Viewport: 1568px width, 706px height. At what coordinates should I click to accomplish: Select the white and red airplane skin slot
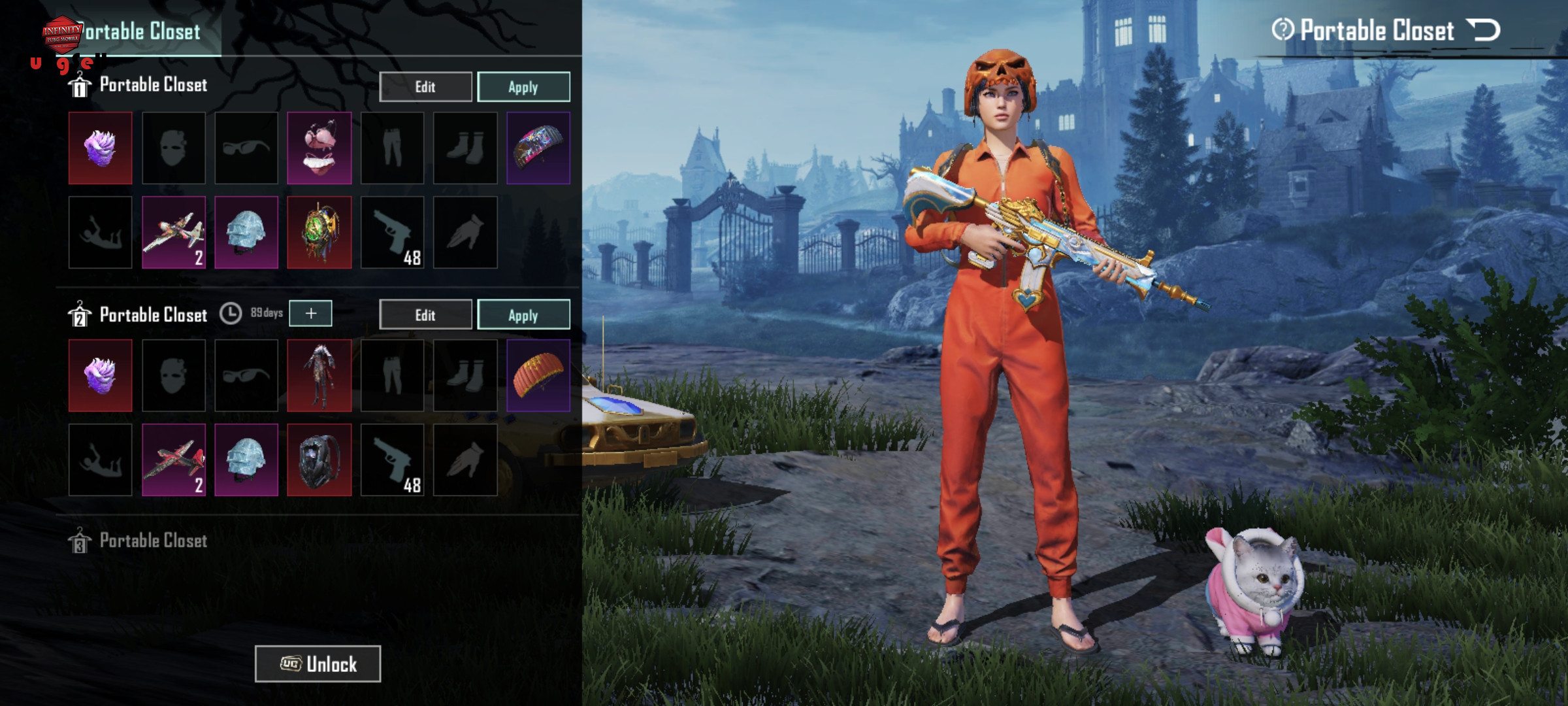point(174,233)
